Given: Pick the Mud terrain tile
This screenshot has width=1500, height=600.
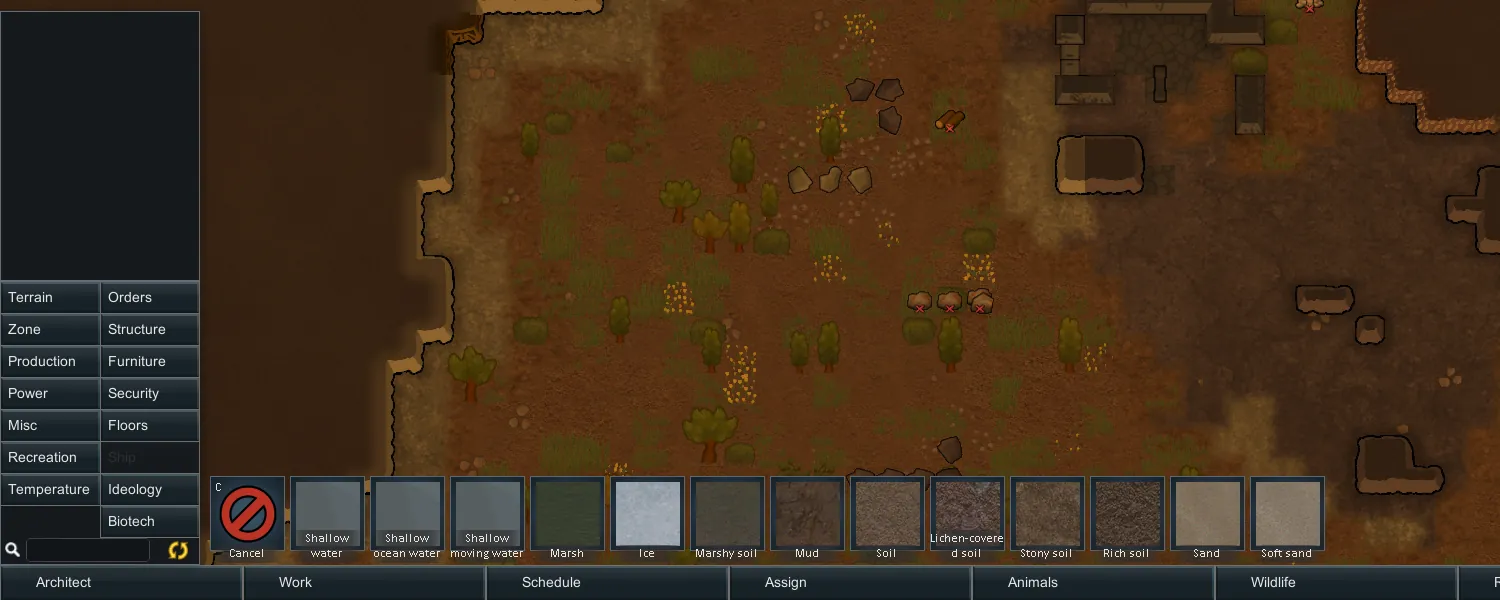Looking at the screenshot, I should click(x=807, y=514).
